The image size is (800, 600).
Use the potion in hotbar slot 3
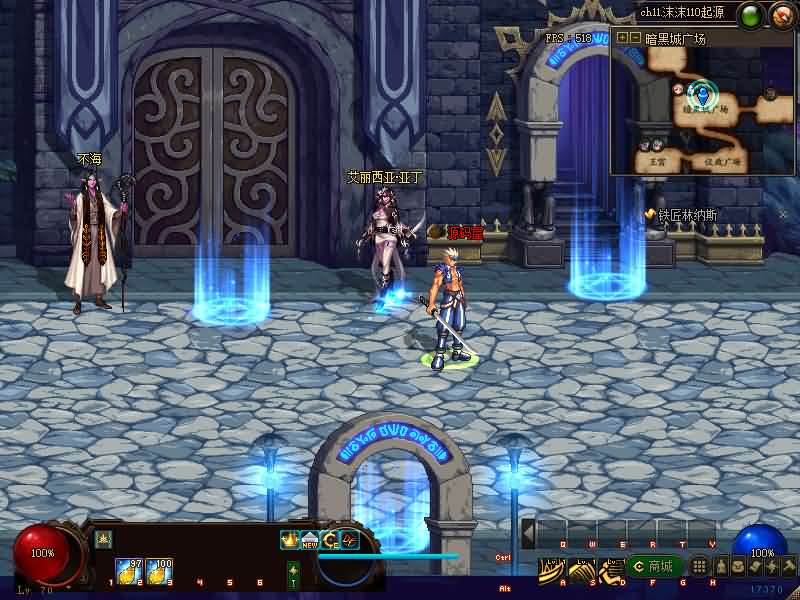point(159,570)
